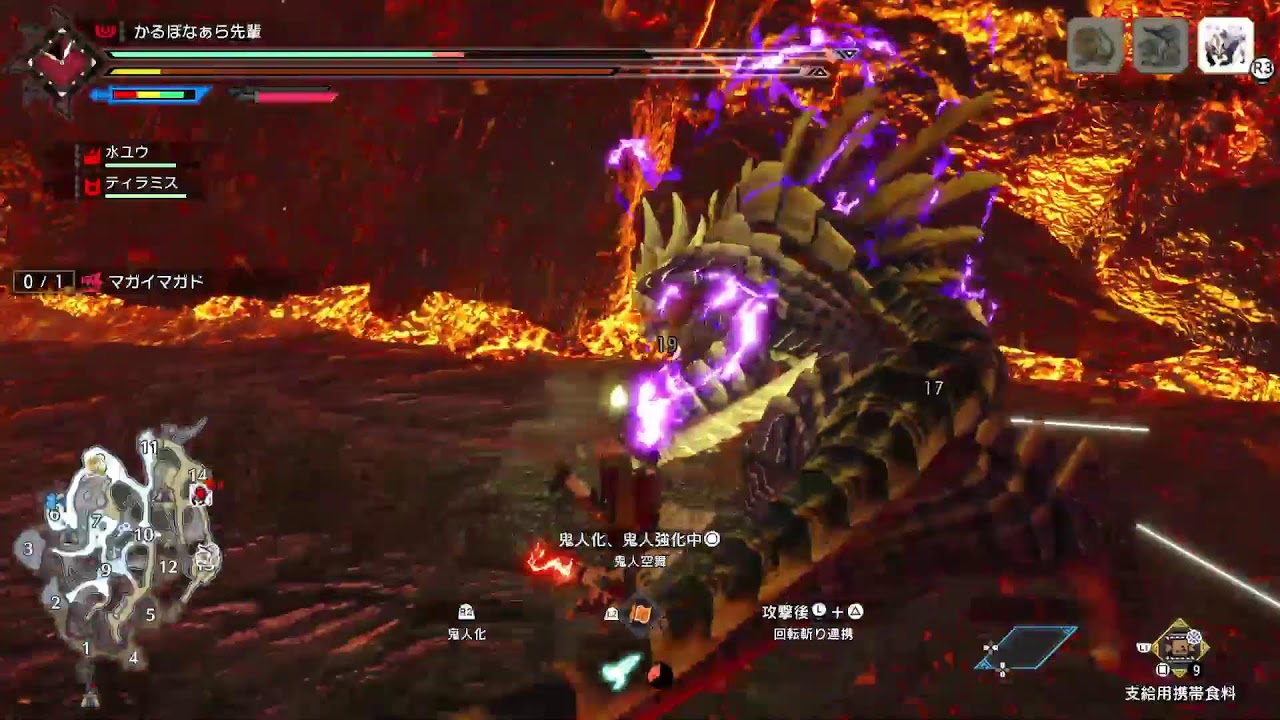The height and width of the screenshot is (720, 1280).
Task: Select party member 水ユウ
Action: [127, 152]
